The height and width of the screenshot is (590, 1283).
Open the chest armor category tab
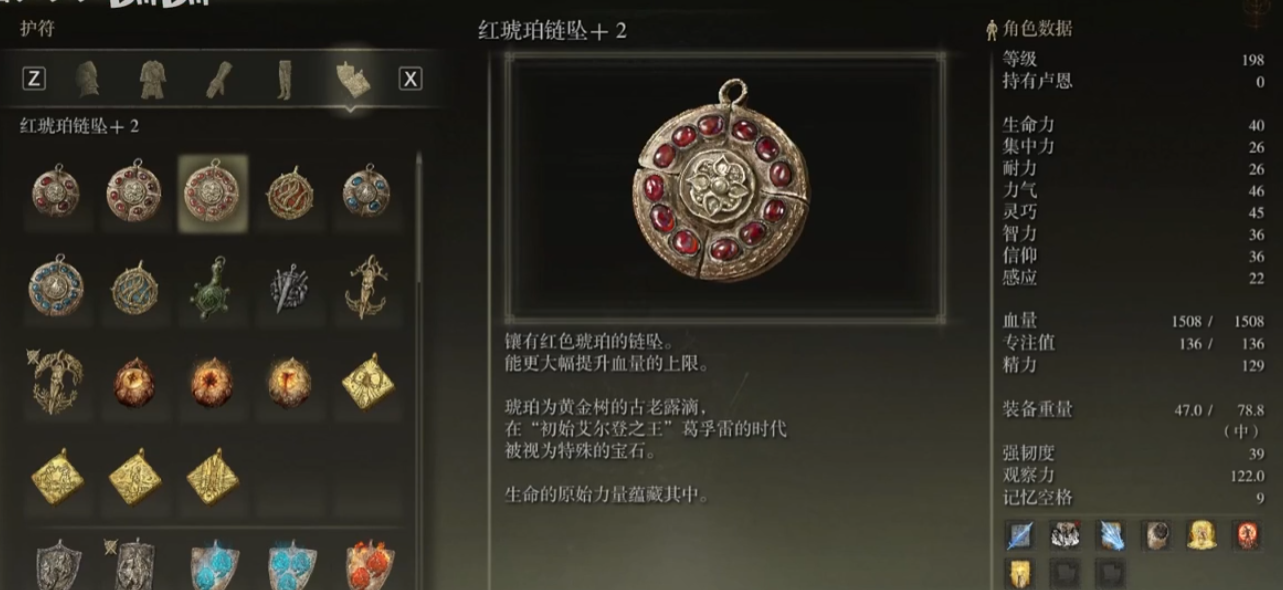click(153, 78)
